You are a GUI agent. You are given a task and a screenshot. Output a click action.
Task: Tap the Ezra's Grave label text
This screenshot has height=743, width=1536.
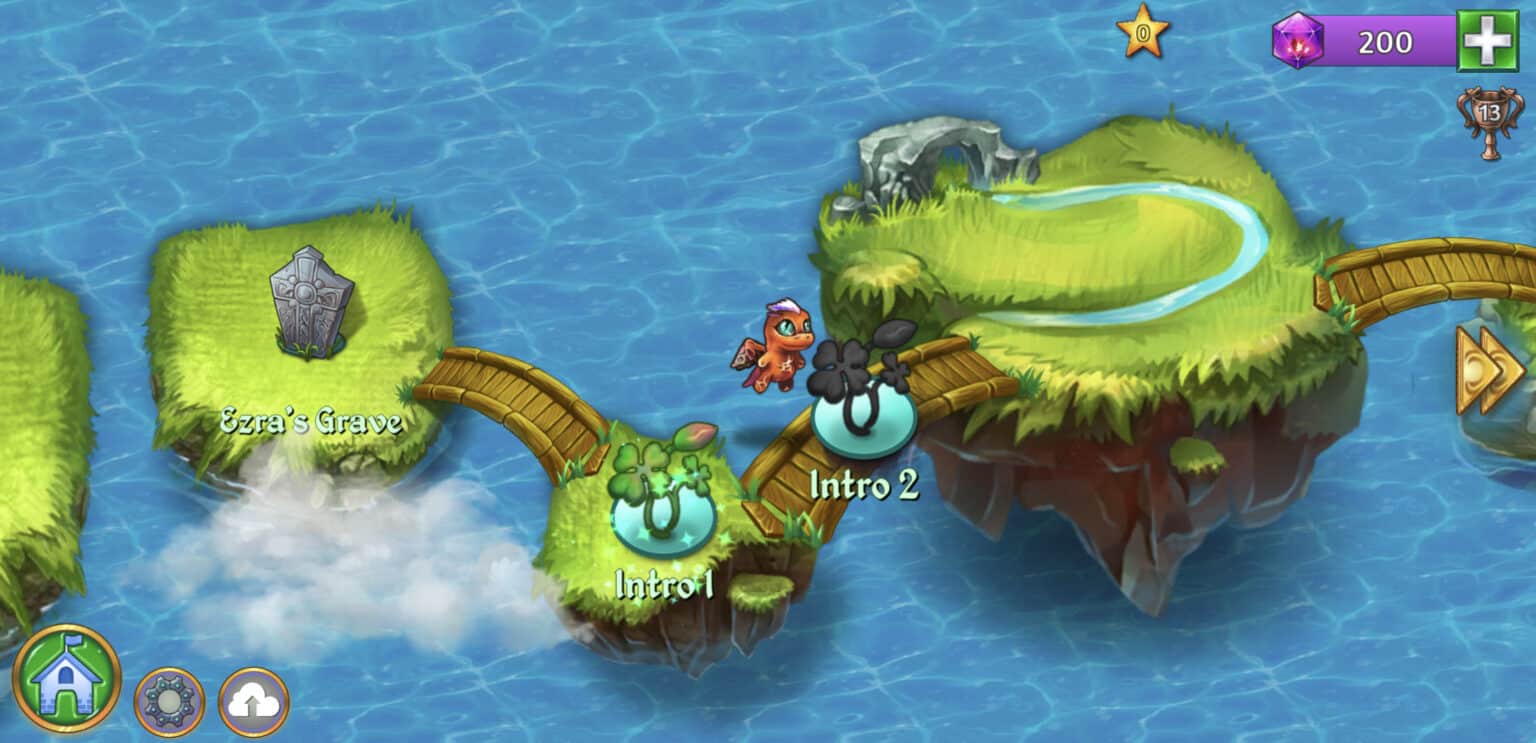(311, 421)
